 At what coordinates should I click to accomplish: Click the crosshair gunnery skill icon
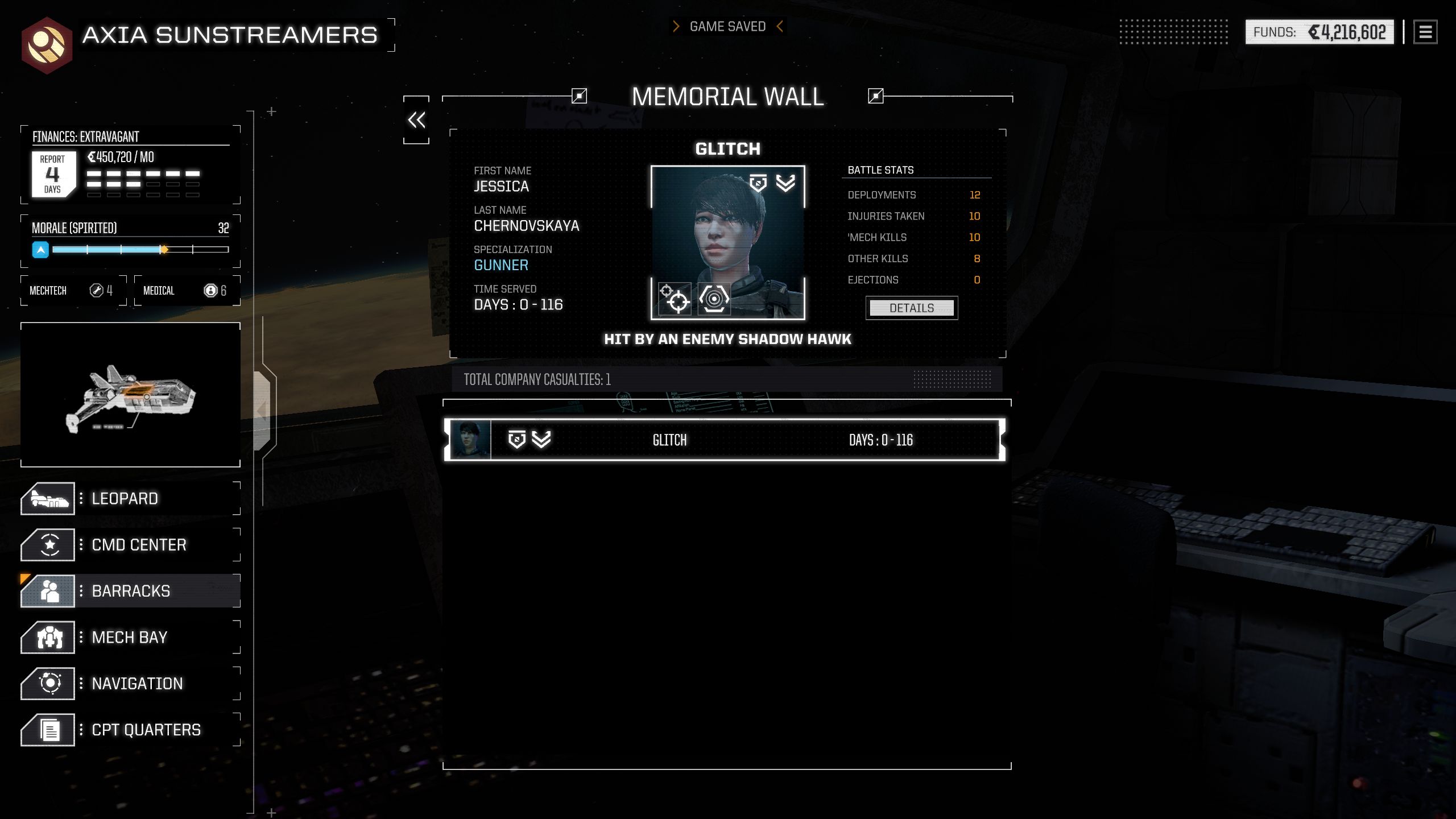675,299
